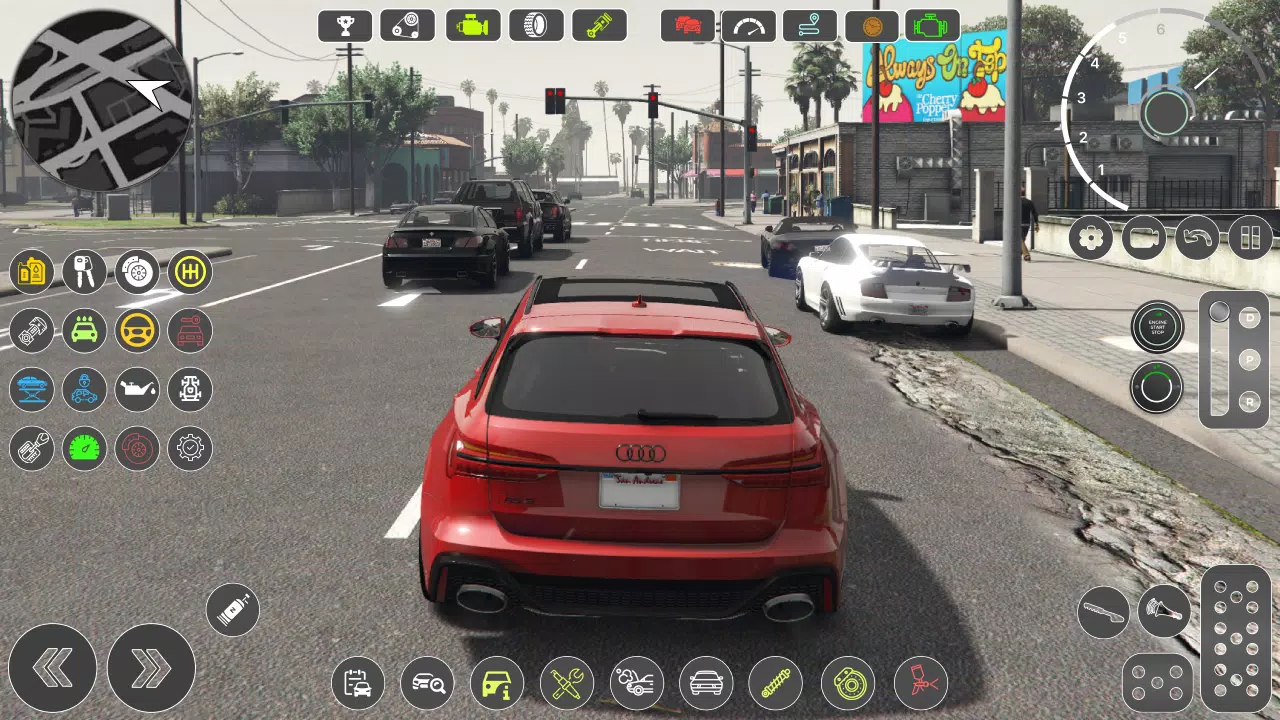Select the green engine upgrade icon
Image resolution: width=1280 pixels, height=720 pixels.
472,25
